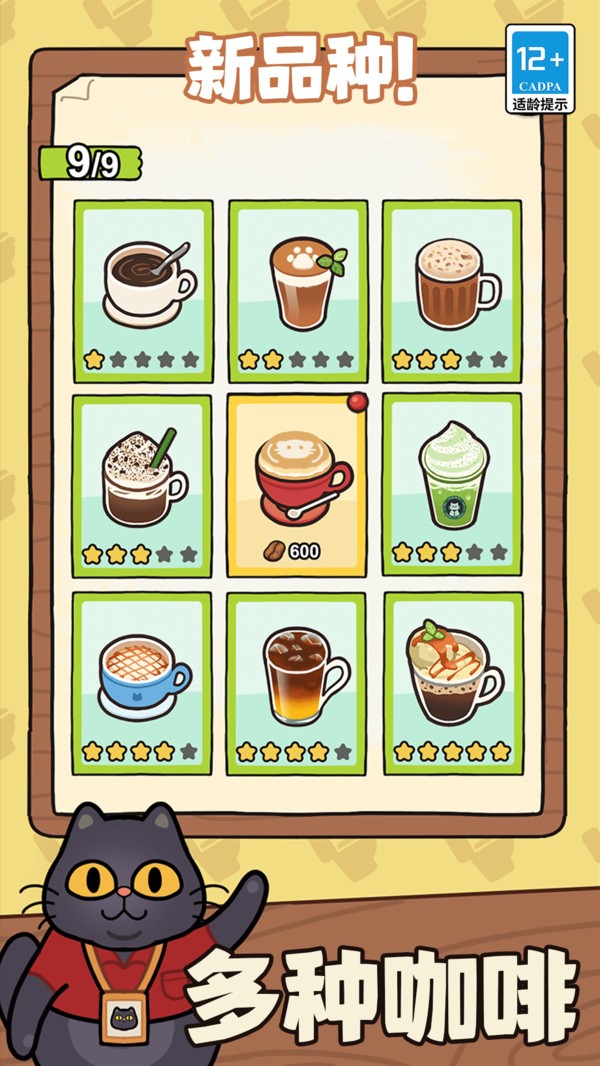Select the ice cream caramel coffee card
Image resolution: width=600 pixels, height=1066 pixels.
[x=451, y=683]
